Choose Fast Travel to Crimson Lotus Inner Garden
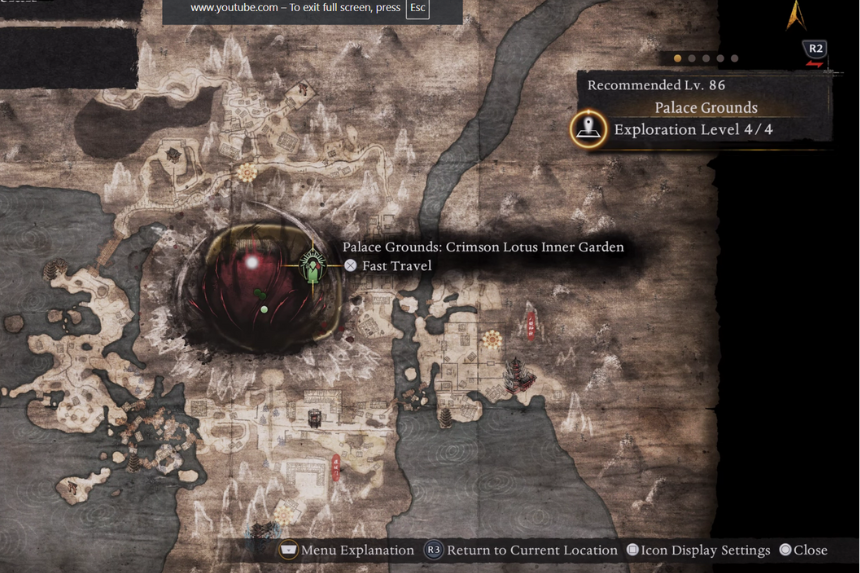This screenshot has width=860, height=573. pyautogui.click(x=388, y=266)
